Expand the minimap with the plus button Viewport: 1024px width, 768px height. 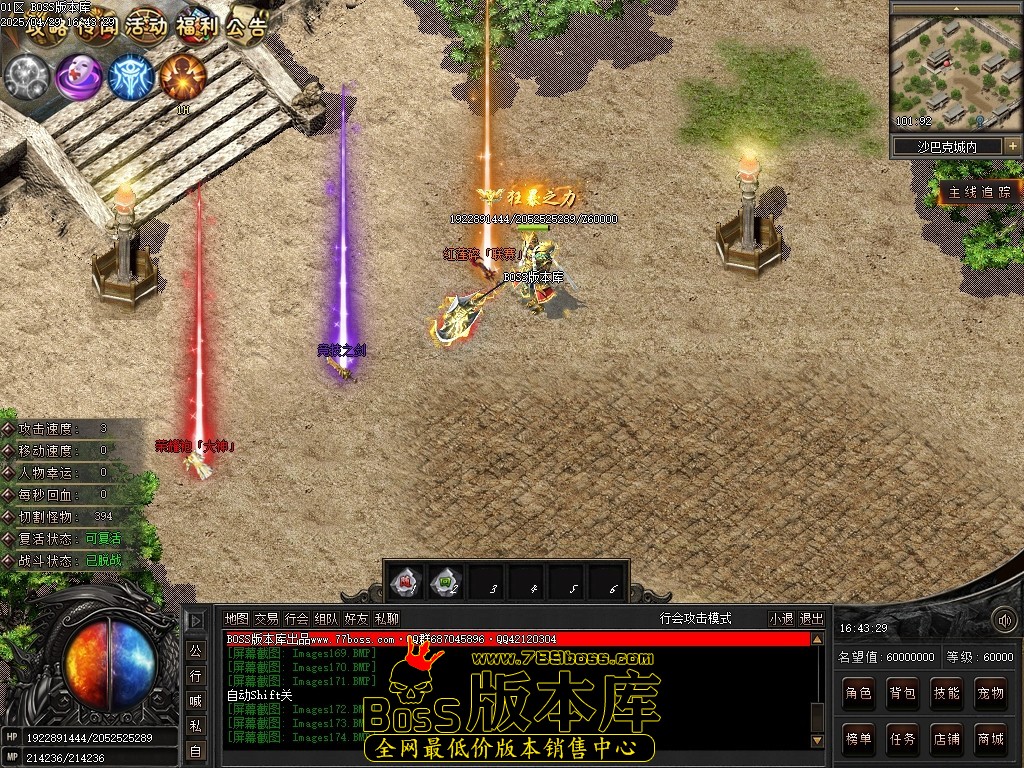click(1012, 146)
